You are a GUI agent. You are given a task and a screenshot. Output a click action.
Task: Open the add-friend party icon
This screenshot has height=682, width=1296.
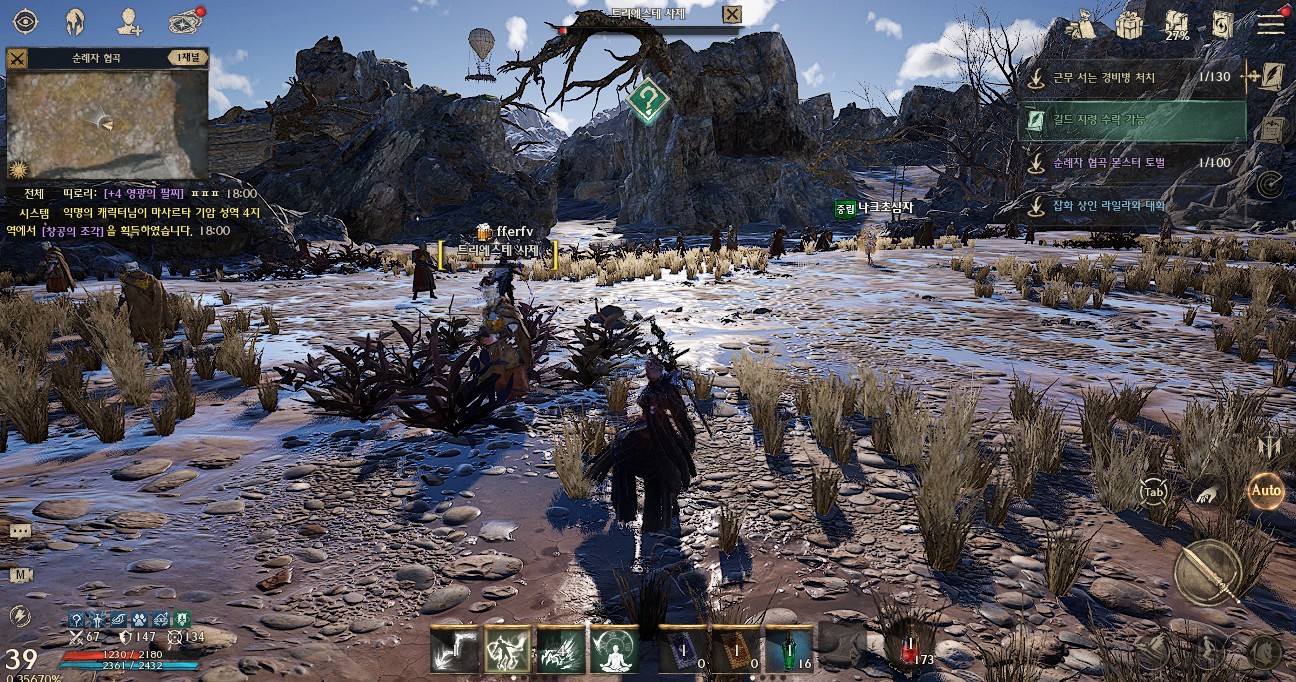129,21
